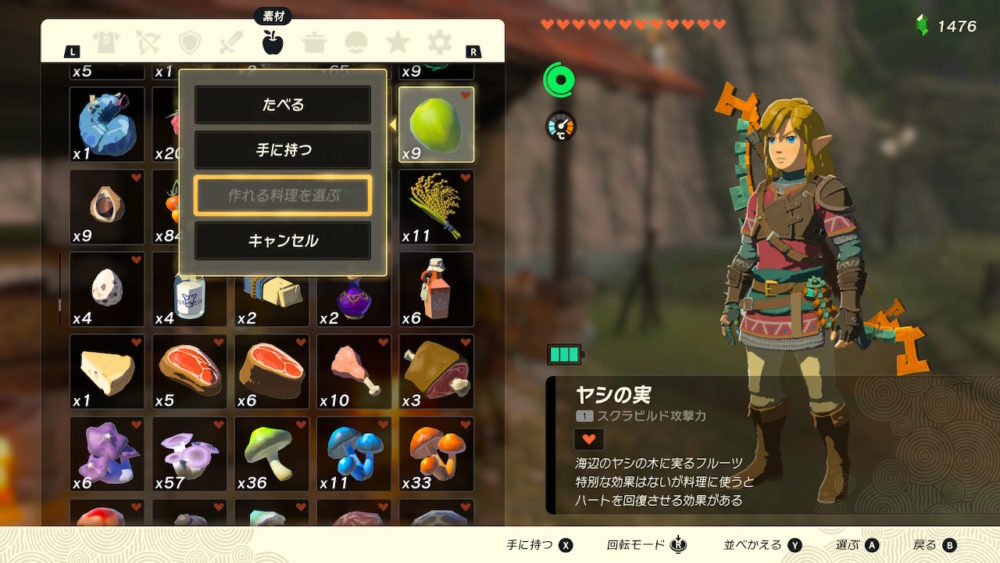The image size is (1000, 563).
Task: Select the orange mushroom cluster slot
Action: [x=436, y=454]
